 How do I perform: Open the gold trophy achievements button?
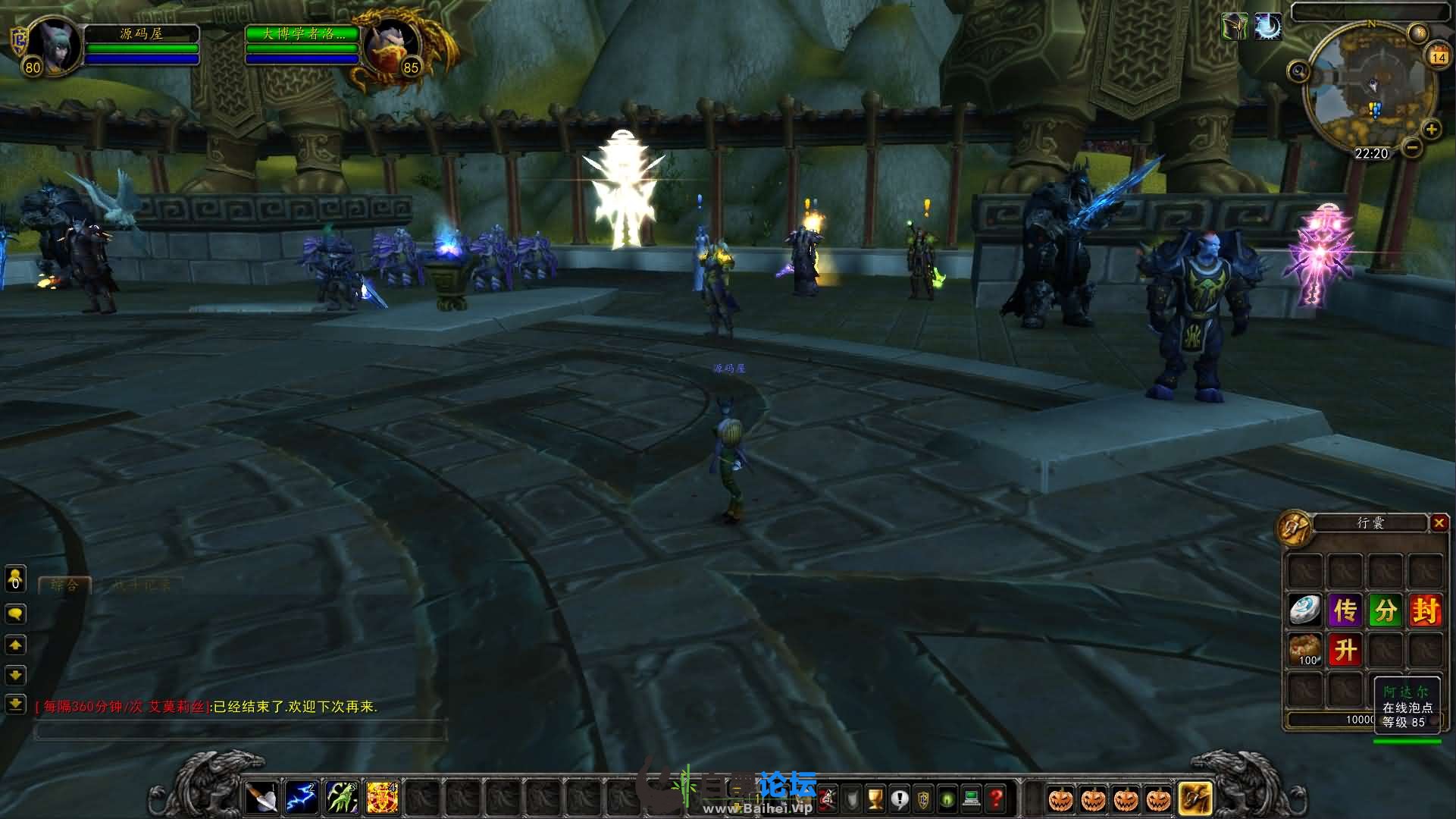click(x=875, y=799)
